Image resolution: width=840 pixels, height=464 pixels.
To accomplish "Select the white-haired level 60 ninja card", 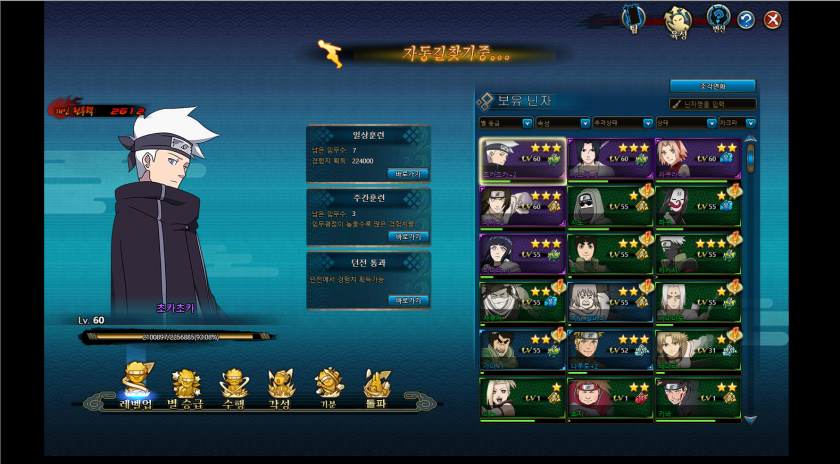I will (522, 159).
